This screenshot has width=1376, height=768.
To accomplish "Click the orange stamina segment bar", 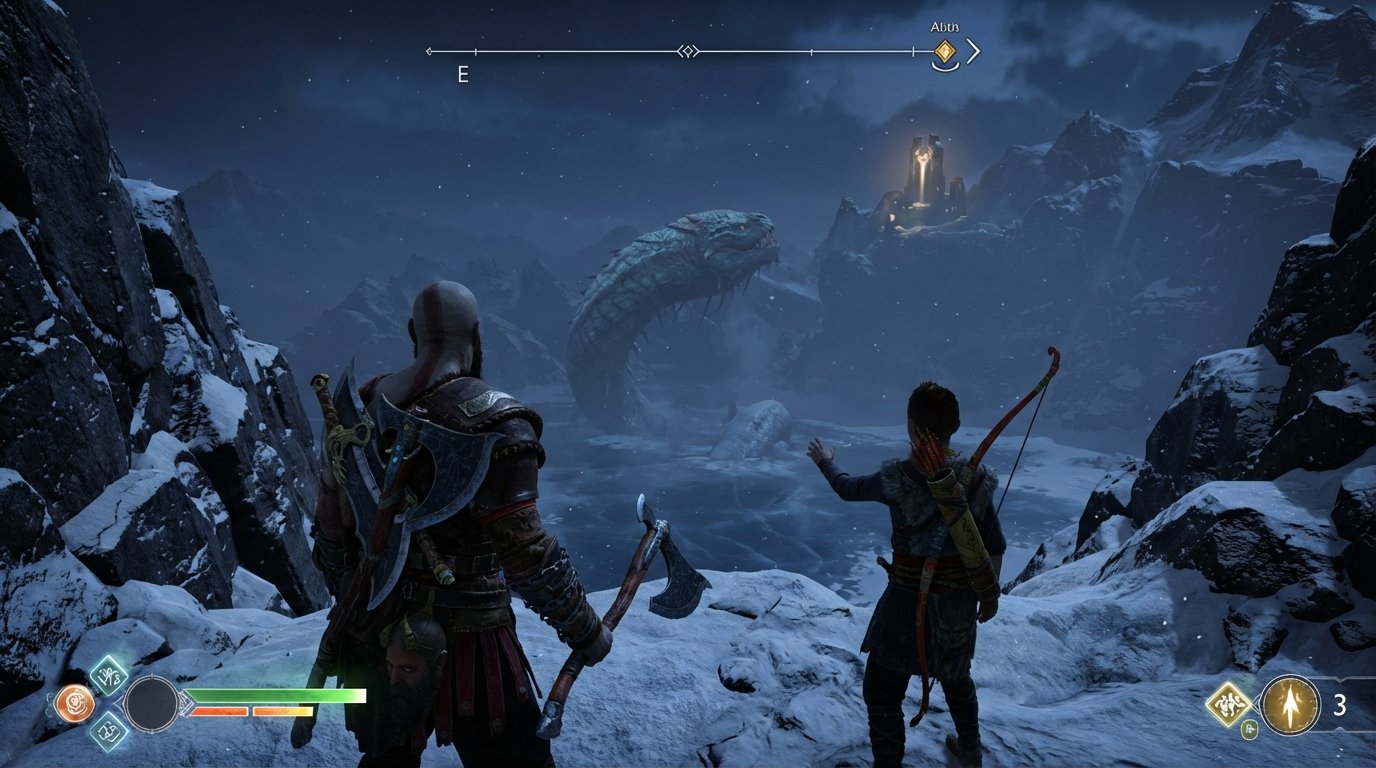I will pyautogui.click(x=218, y=712).
